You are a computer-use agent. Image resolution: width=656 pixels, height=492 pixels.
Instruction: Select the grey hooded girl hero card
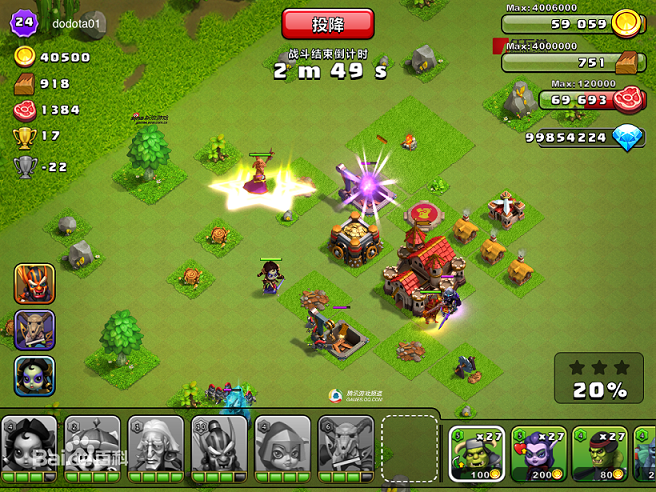282,443
